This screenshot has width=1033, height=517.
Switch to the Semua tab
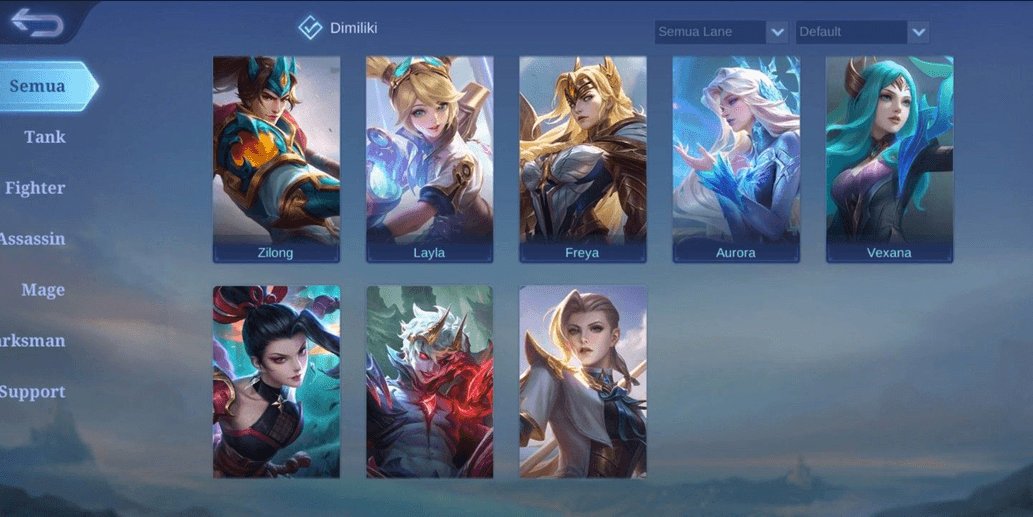point(38,86)
